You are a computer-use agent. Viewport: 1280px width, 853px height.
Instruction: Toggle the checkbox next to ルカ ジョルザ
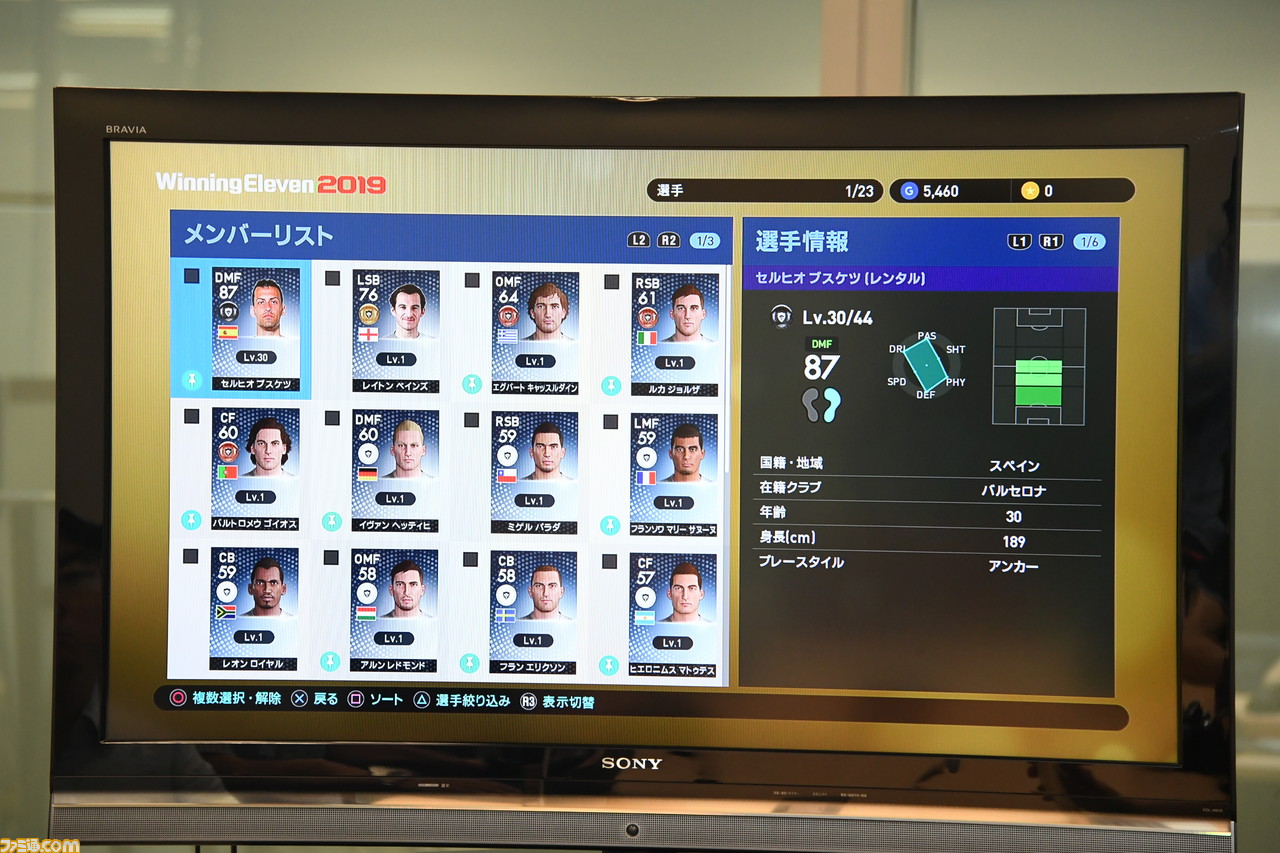click(x=611, y=282)
